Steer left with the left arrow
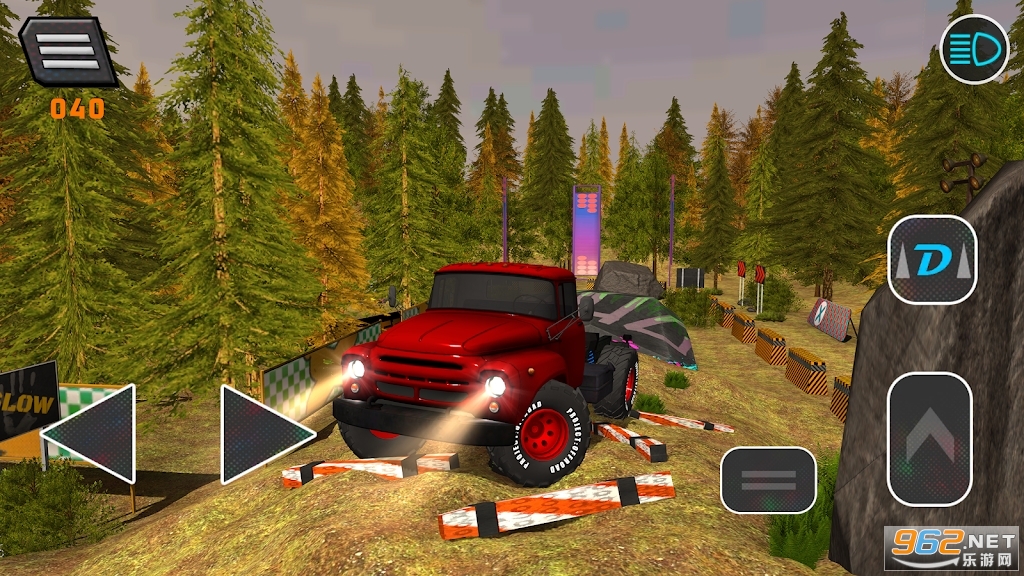Image resolution: width=1024 pixels, height=576 pixels. pyautogui.click(x=92, y=434)
